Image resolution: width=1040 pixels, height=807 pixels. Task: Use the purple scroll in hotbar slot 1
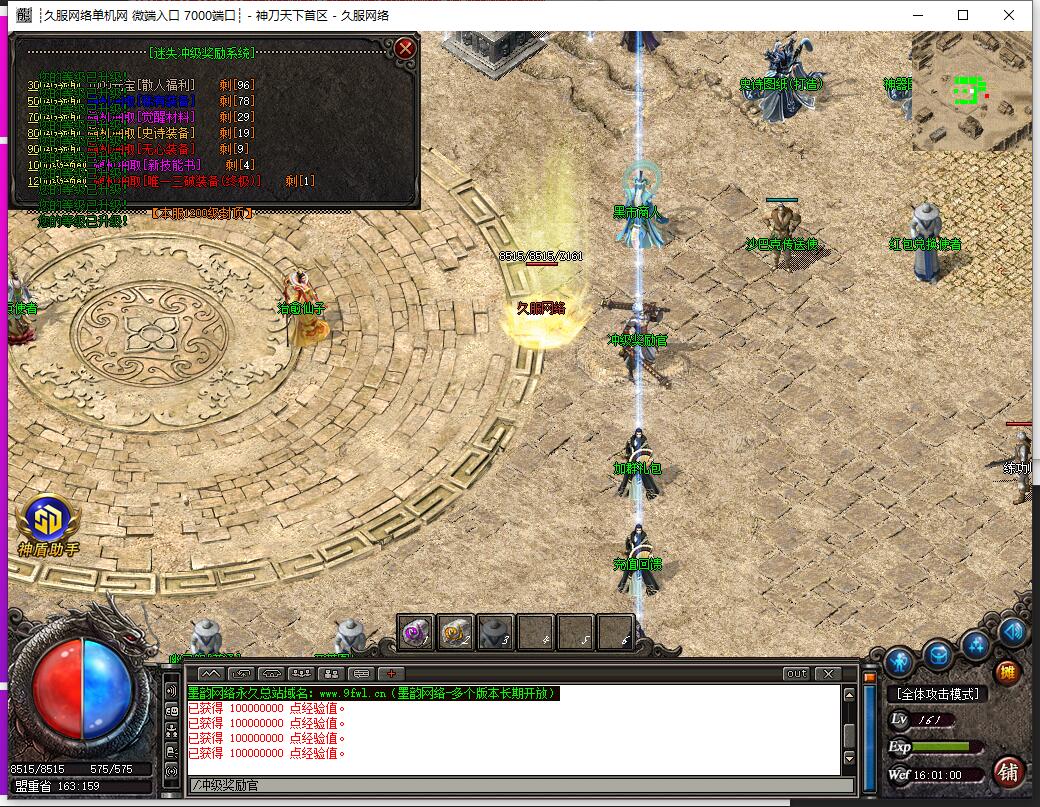click(x=416, y=632)
